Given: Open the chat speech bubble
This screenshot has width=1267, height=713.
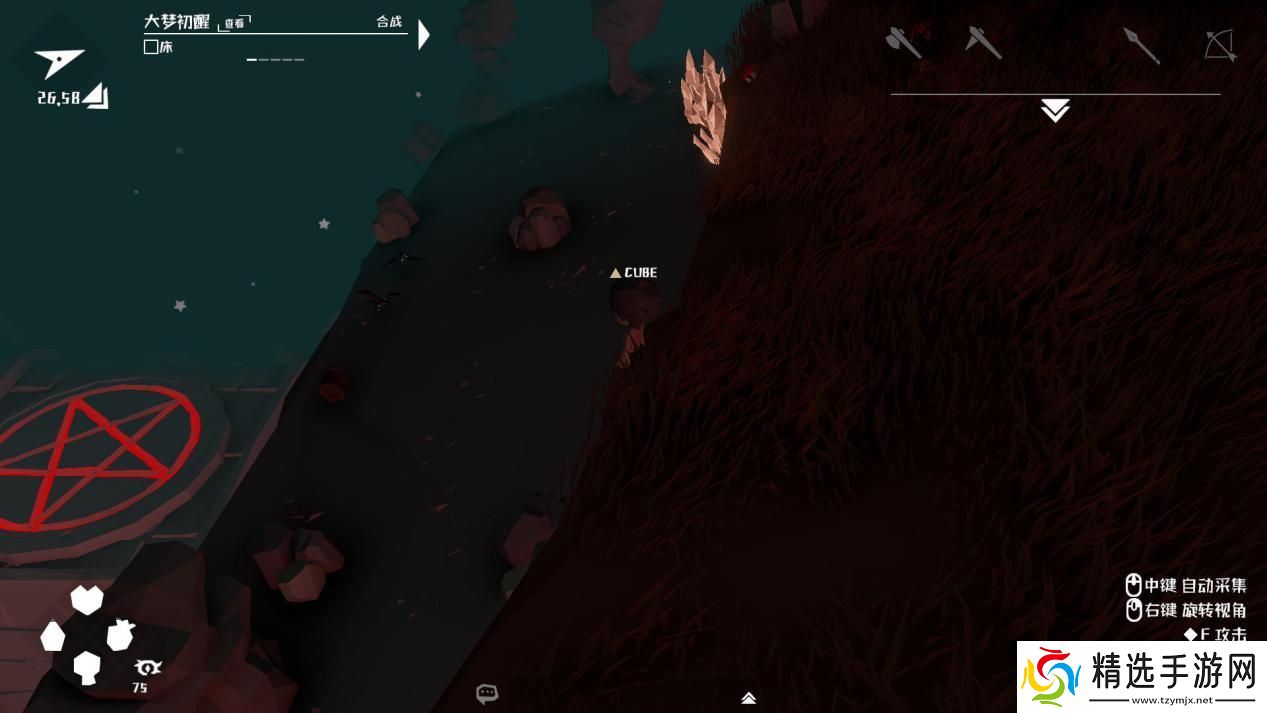Looking at the screenshot, I should [487, 693].
